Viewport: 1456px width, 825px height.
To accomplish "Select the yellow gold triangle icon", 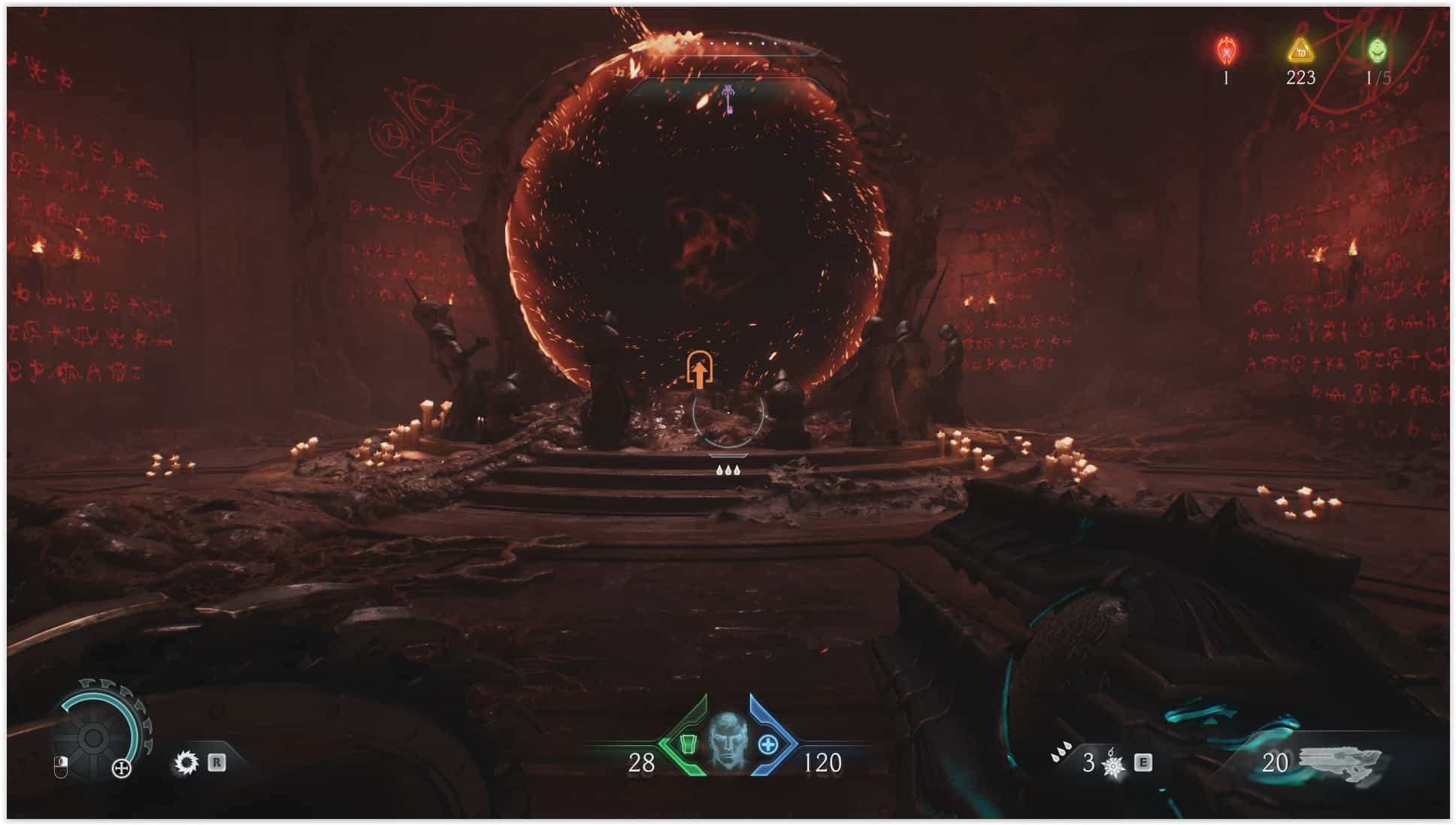I will 1300,51.
